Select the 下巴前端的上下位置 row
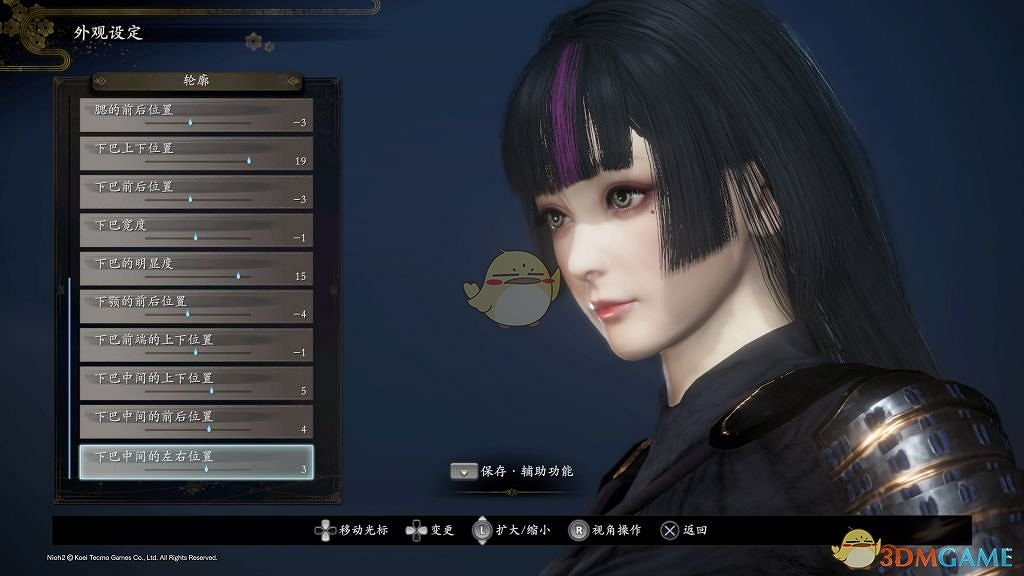This screenshot has width=1024, height=576. [196, 345]
